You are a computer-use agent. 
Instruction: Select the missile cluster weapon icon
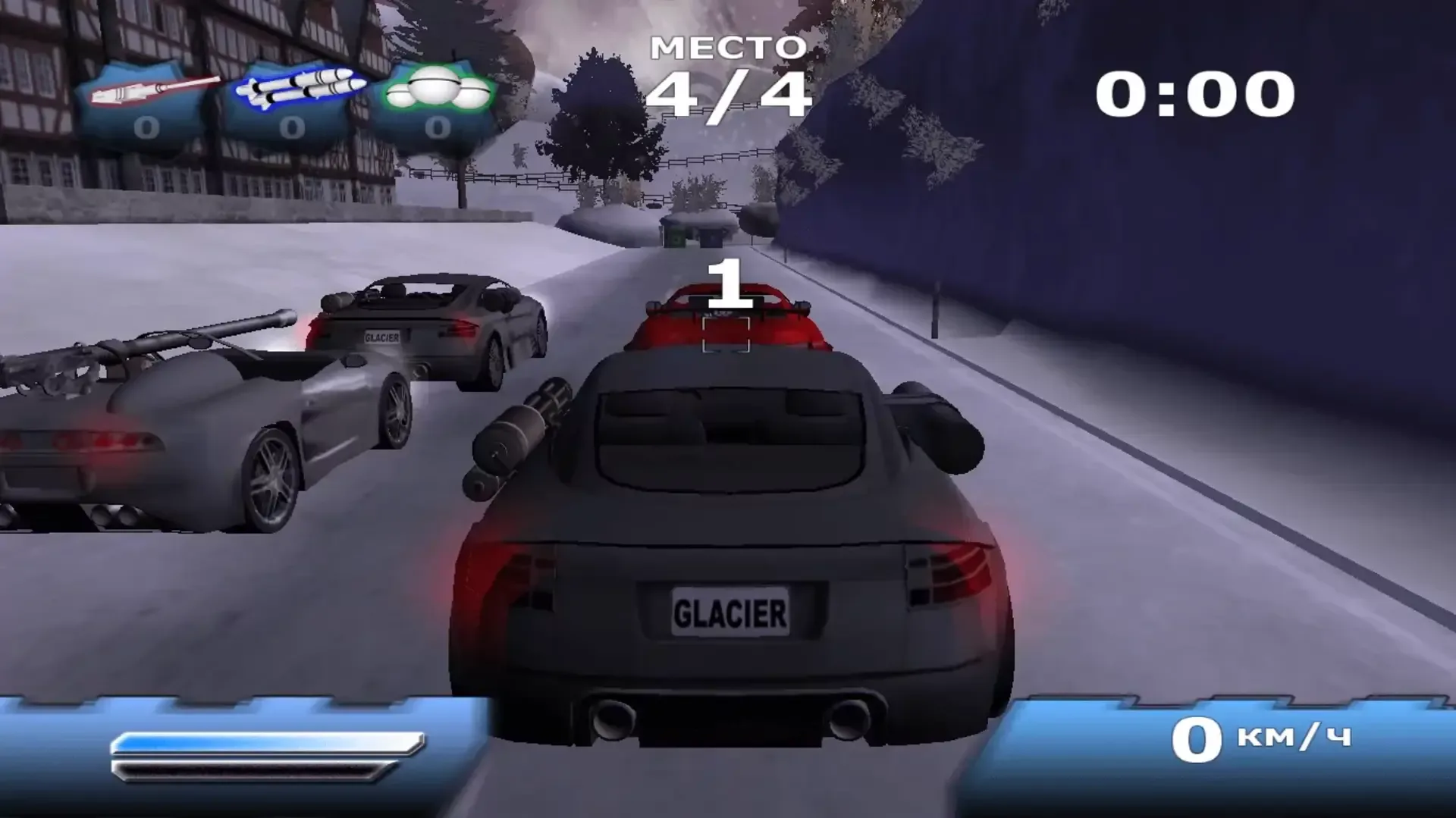292,87
